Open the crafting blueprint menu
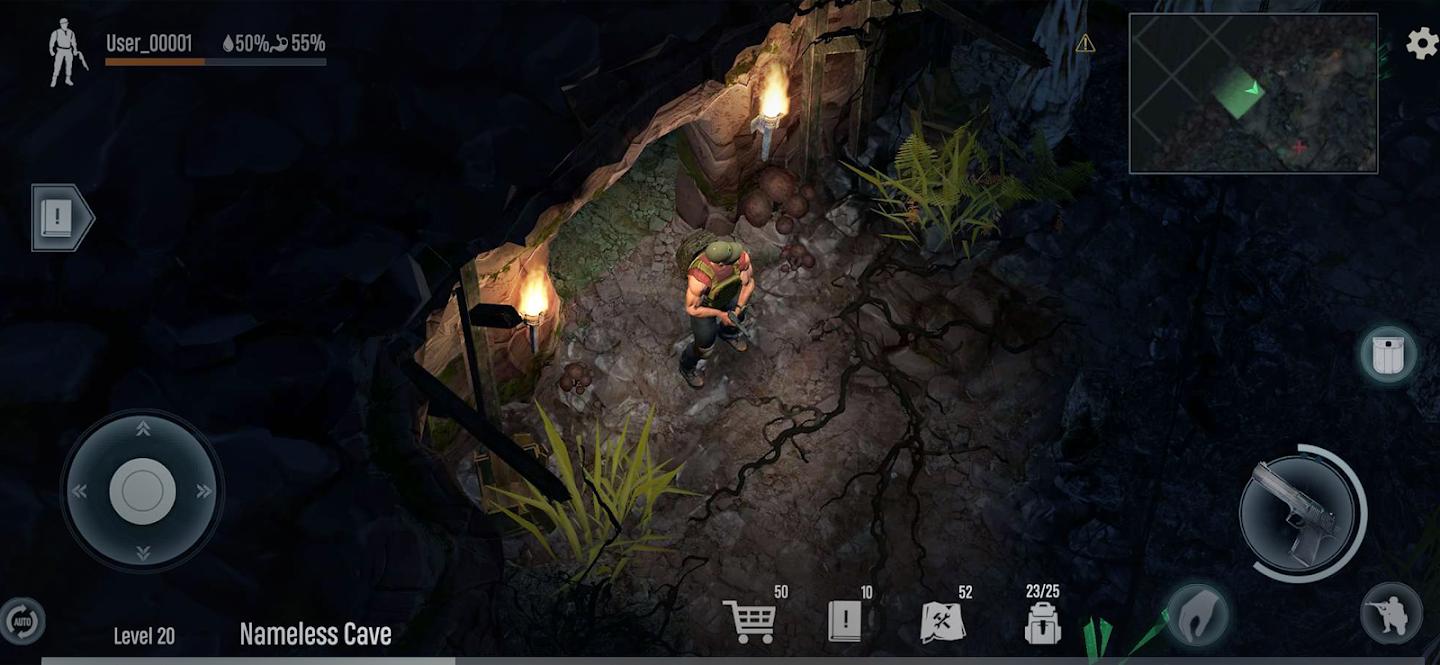This screenshot has width=1440, height=665. (x=942, y=622)
